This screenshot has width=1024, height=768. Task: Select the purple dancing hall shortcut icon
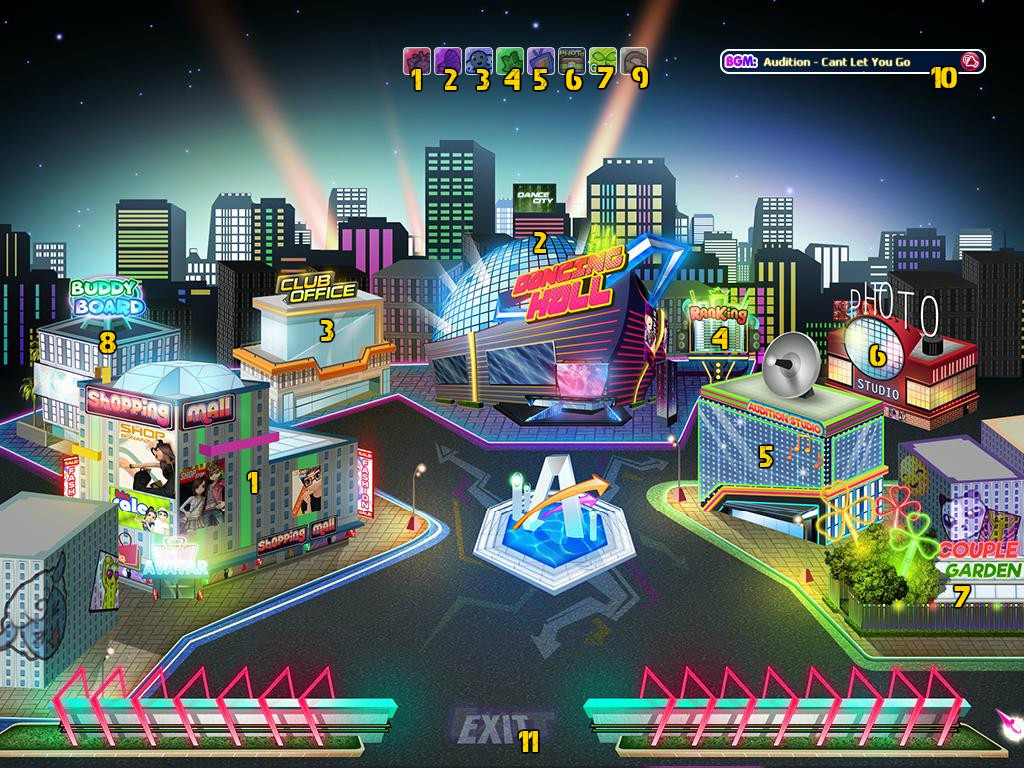click(447, 61)
